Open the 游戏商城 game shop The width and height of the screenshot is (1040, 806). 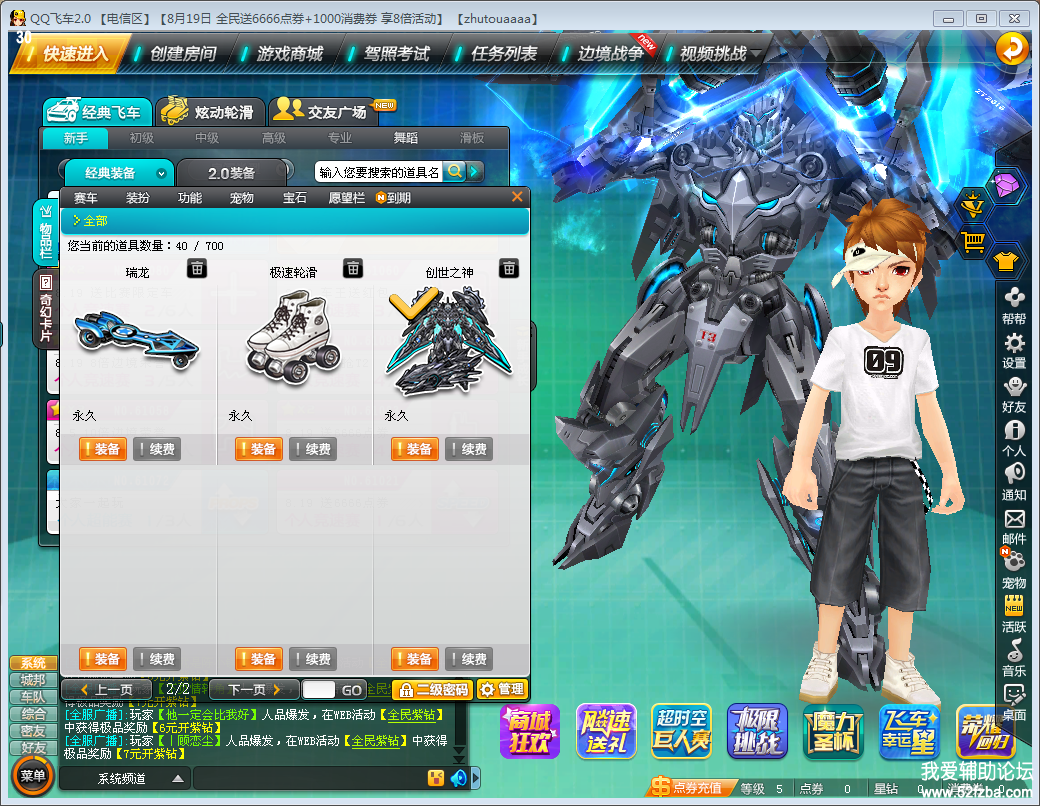290,53
